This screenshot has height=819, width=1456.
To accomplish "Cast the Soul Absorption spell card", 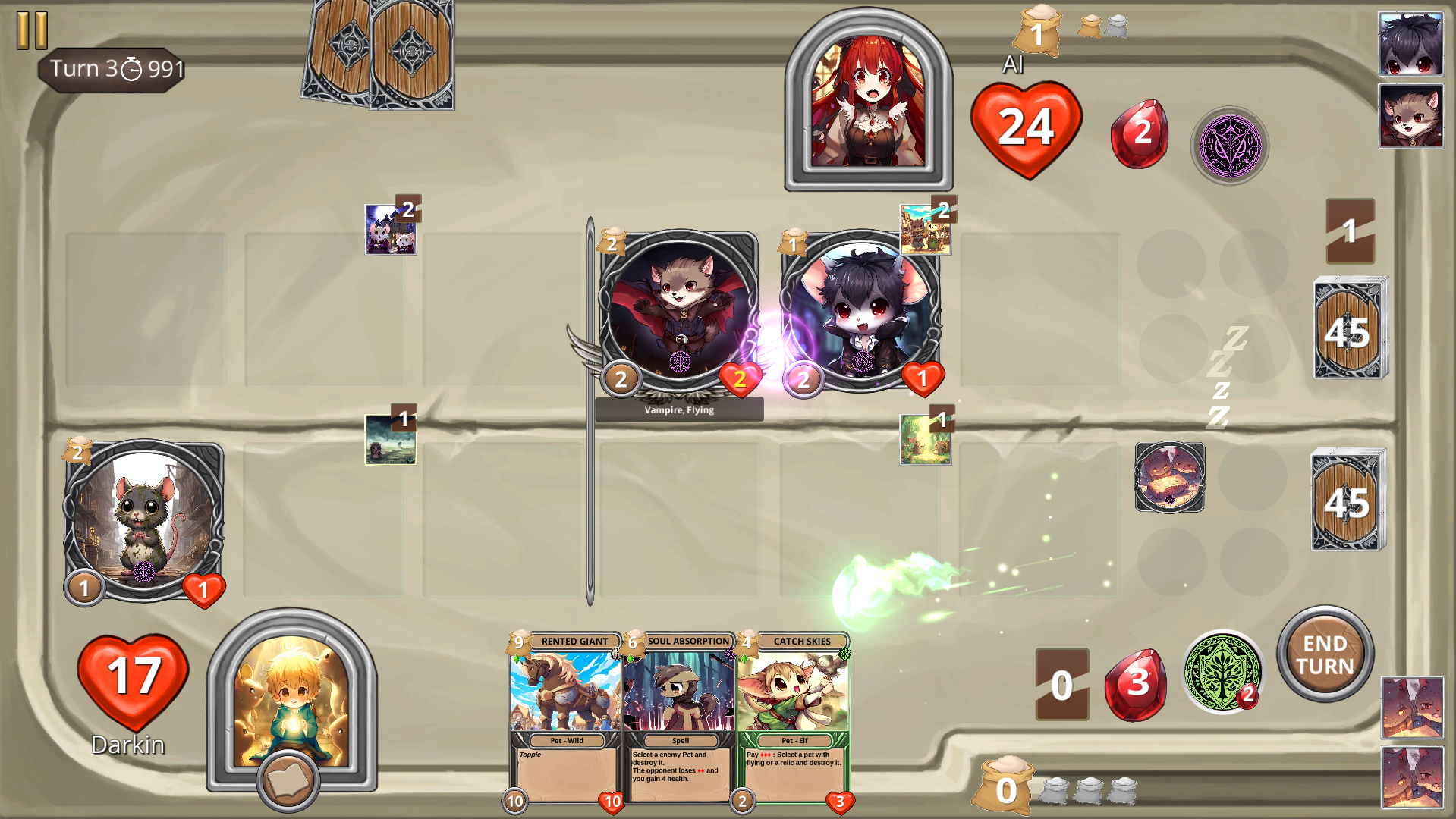I will [x=680, y=717].
